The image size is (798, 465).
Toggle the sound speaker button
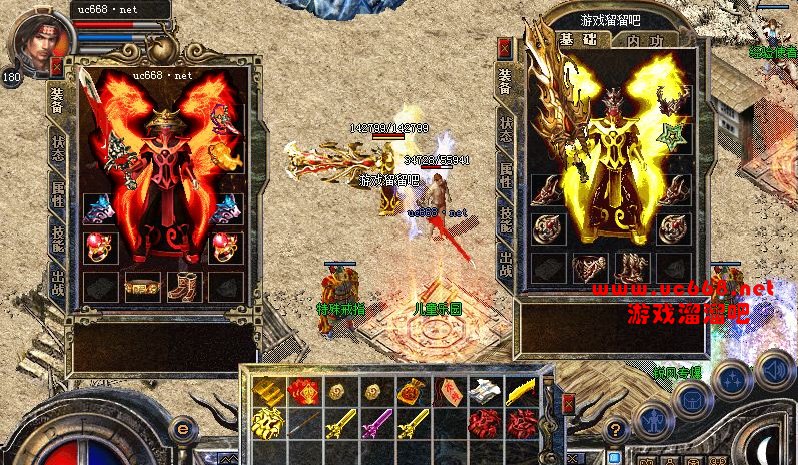point(774,371)
